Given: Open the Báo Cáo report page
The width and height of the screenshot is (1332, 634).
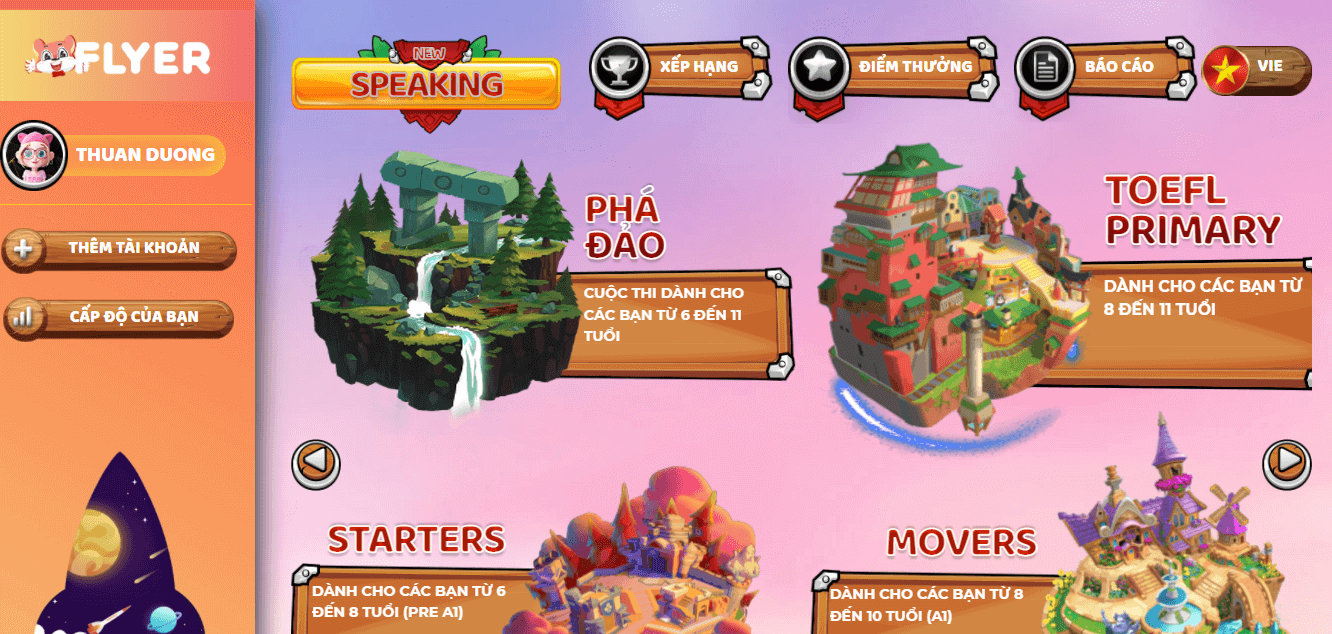Looking at the screenshot, I should (x=1105, y=68).
